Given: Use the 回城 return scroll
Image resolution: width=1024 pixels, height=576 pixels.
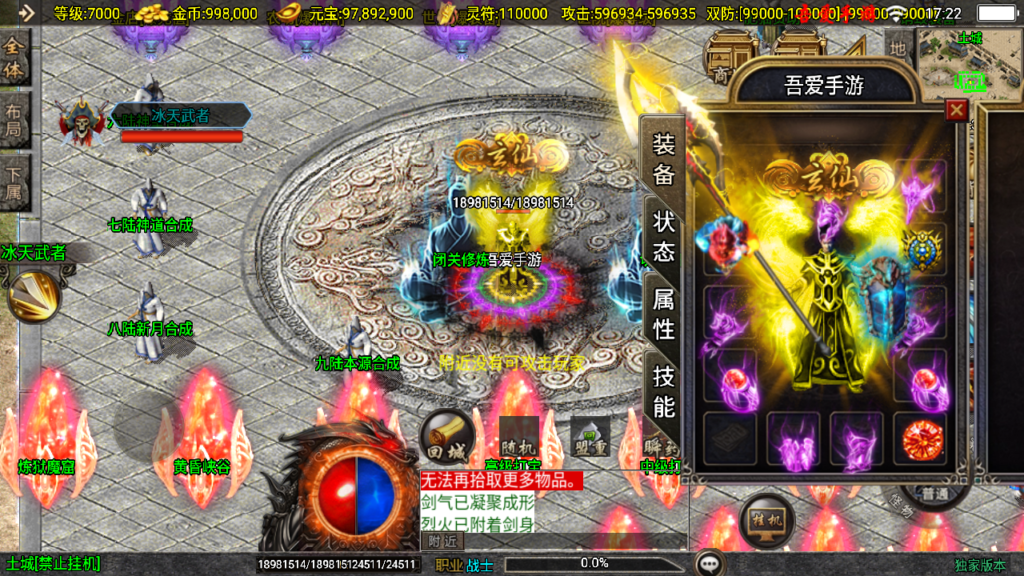Looking at the screenshot, I should click(x=445, y=435).
